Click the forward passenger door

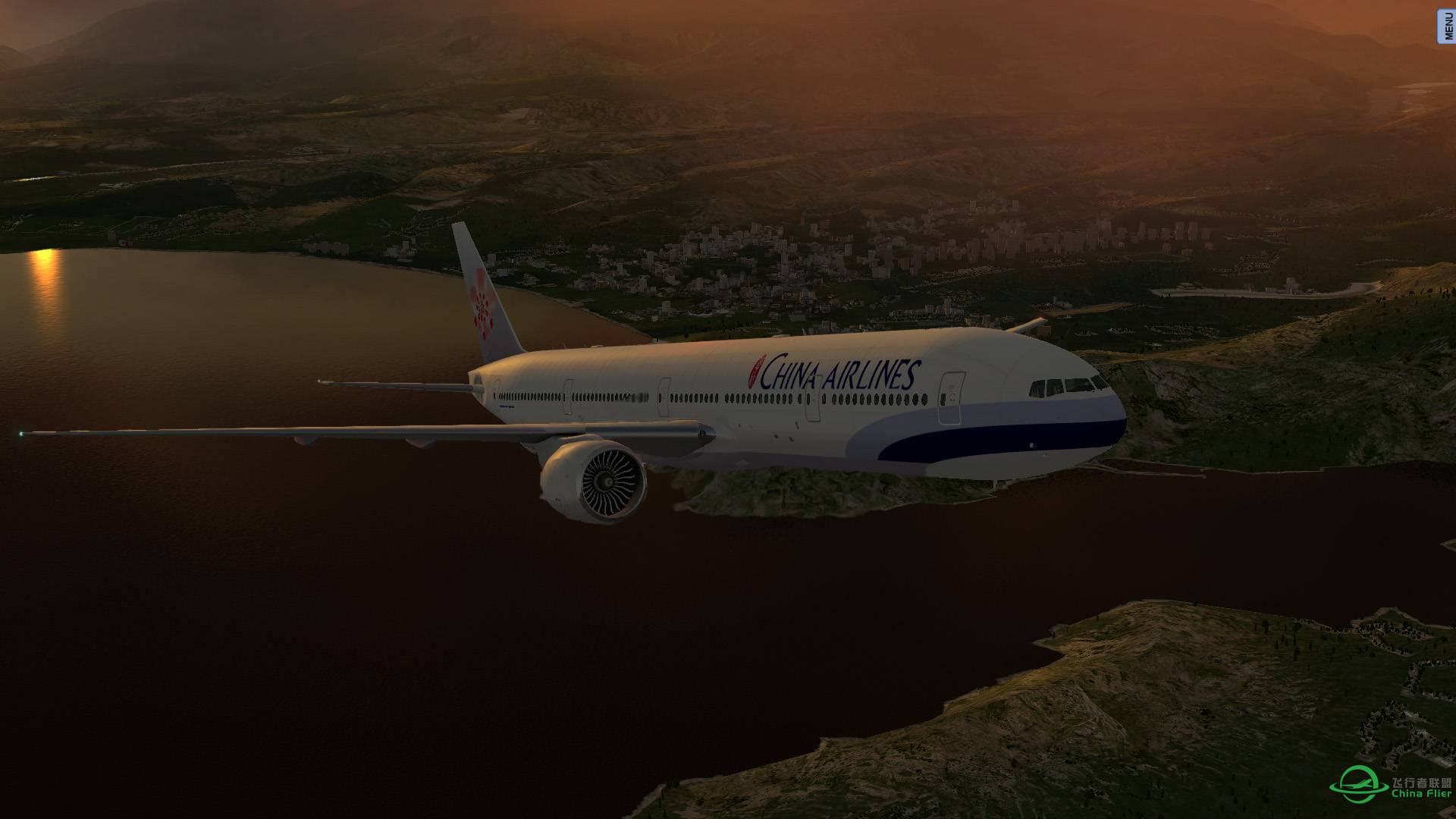click(950, 397)
